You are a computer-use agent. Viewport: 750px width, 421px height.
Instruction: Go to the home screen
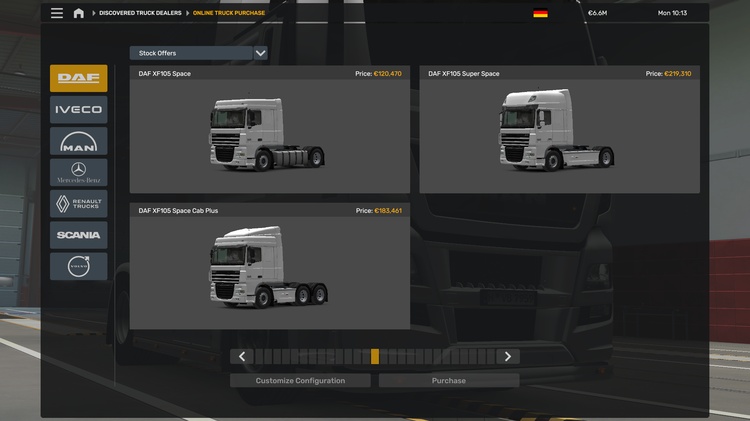pos(78,13)
